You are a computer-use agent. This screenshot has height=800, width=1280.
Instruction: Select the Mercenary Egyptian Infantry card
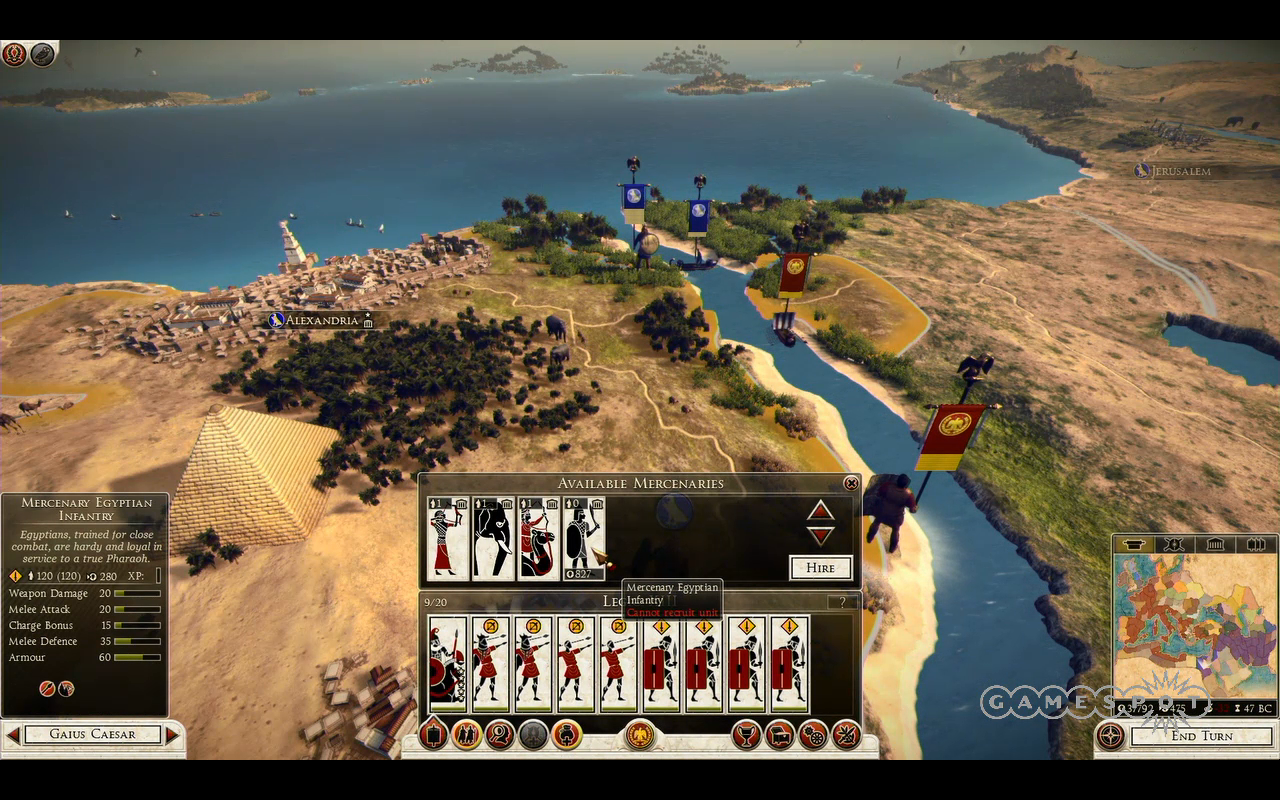583,538
